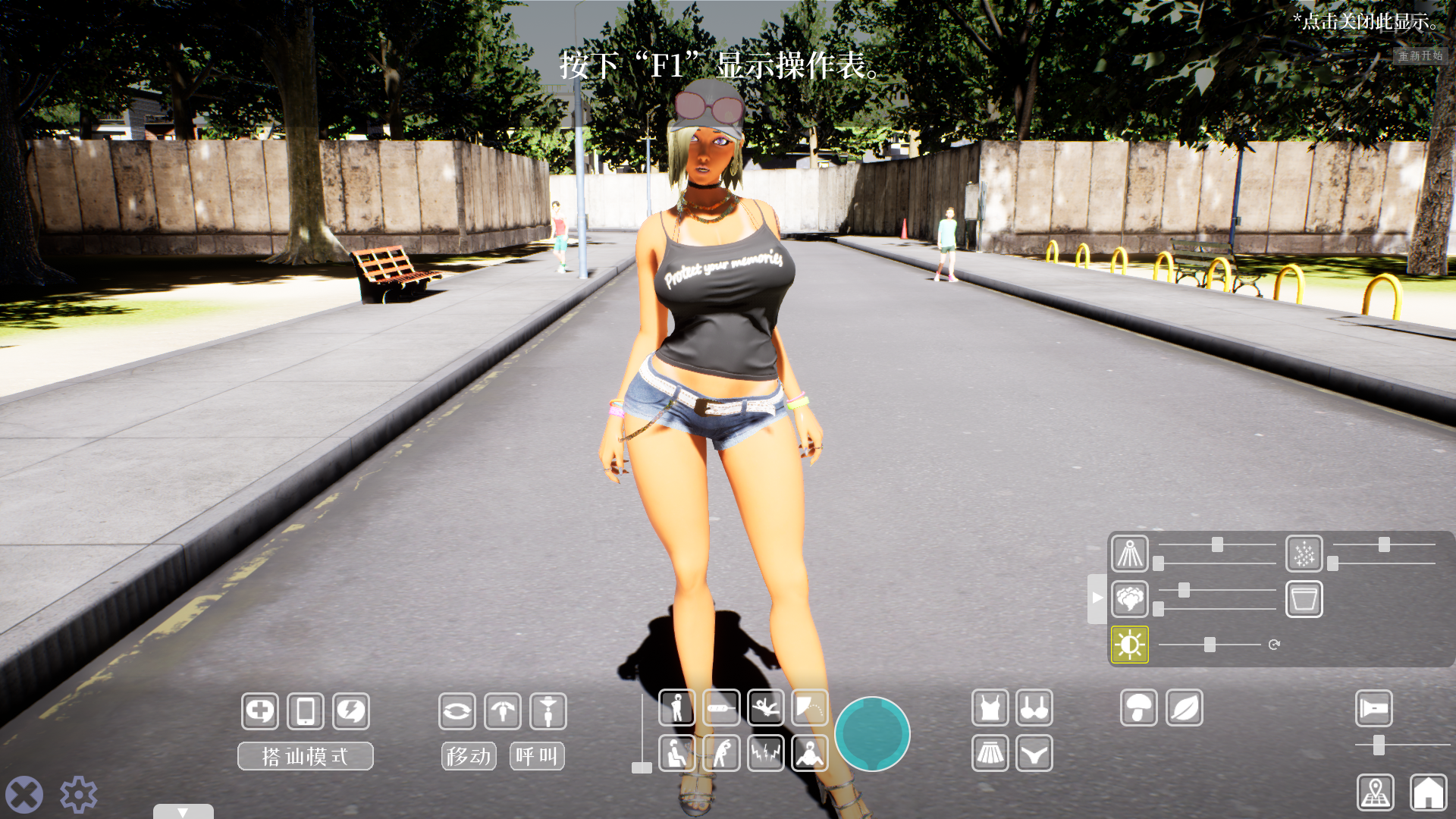Select the mushroom icon
Image resolution: width=1456 pixels, height=819 pixels.
(x=1138, y=708)
